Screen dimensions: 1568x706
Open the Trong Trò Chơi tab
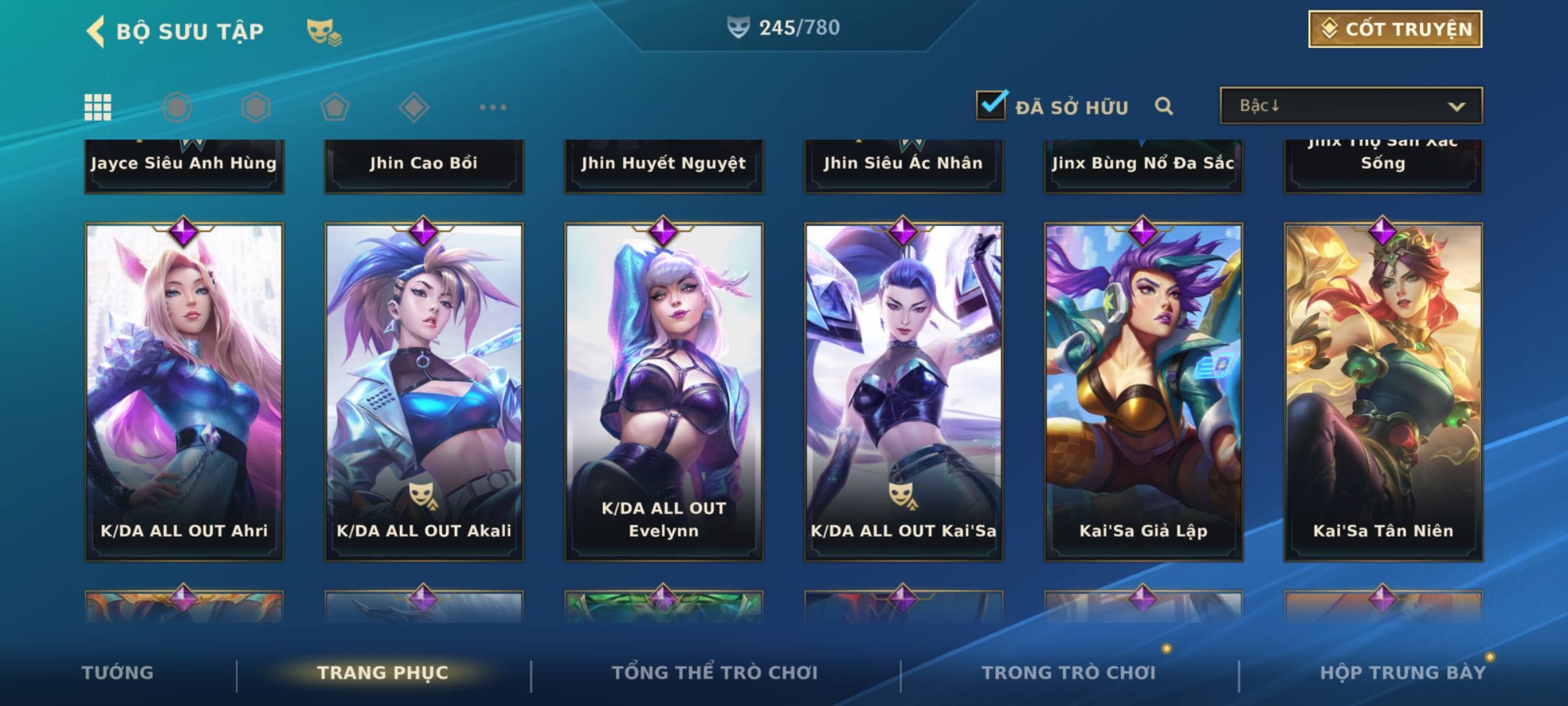[1069, 673]
